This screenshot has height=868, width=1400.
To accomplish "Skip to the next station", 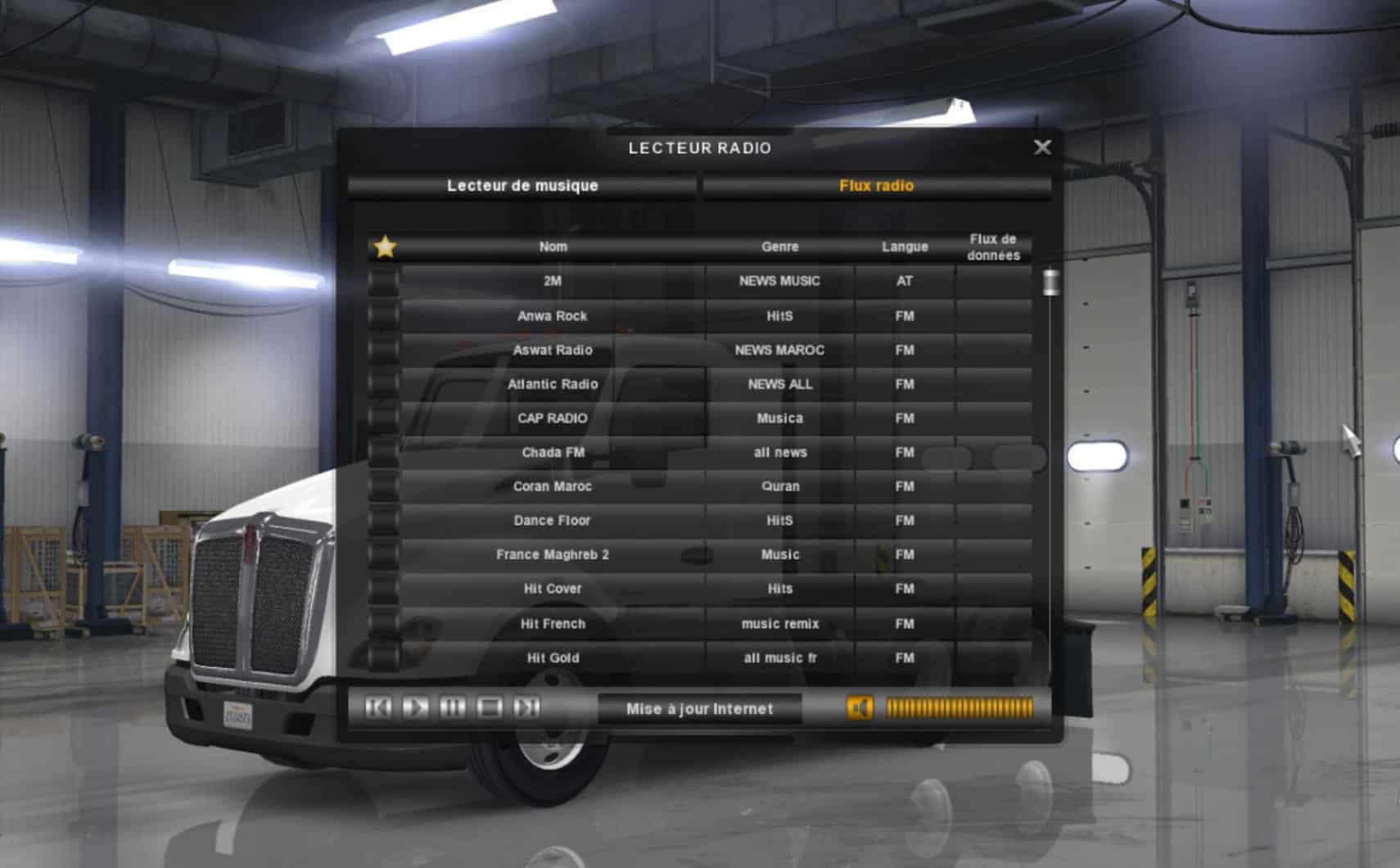I will (527, 708).
